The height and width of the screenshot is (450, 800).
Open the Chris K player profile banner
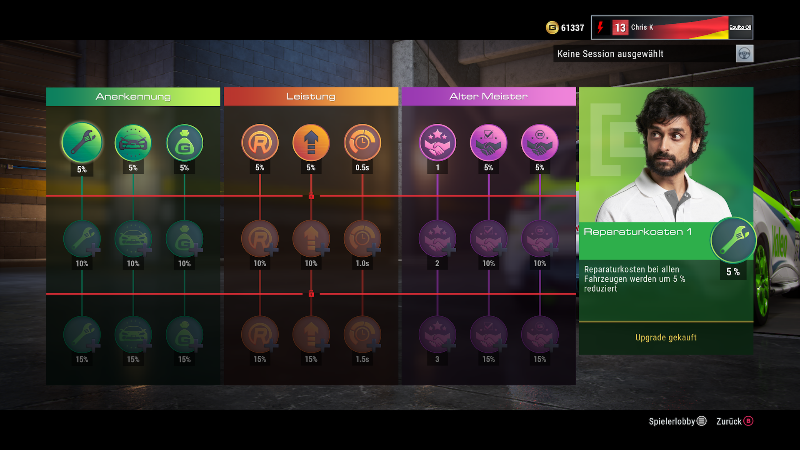click(672, 27)
